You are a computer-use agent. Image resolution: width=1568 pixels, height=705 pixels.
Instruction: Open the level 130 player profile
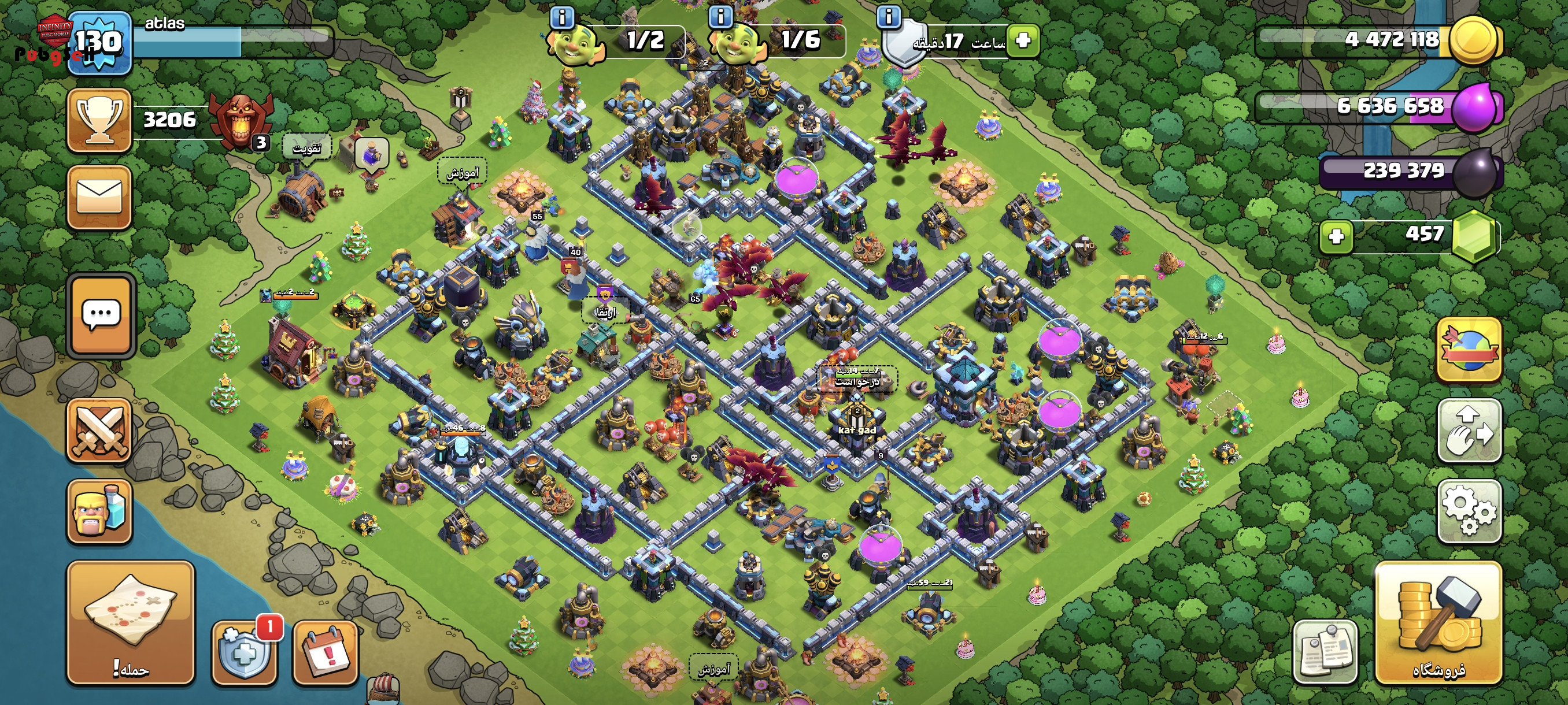pos(99,43)
